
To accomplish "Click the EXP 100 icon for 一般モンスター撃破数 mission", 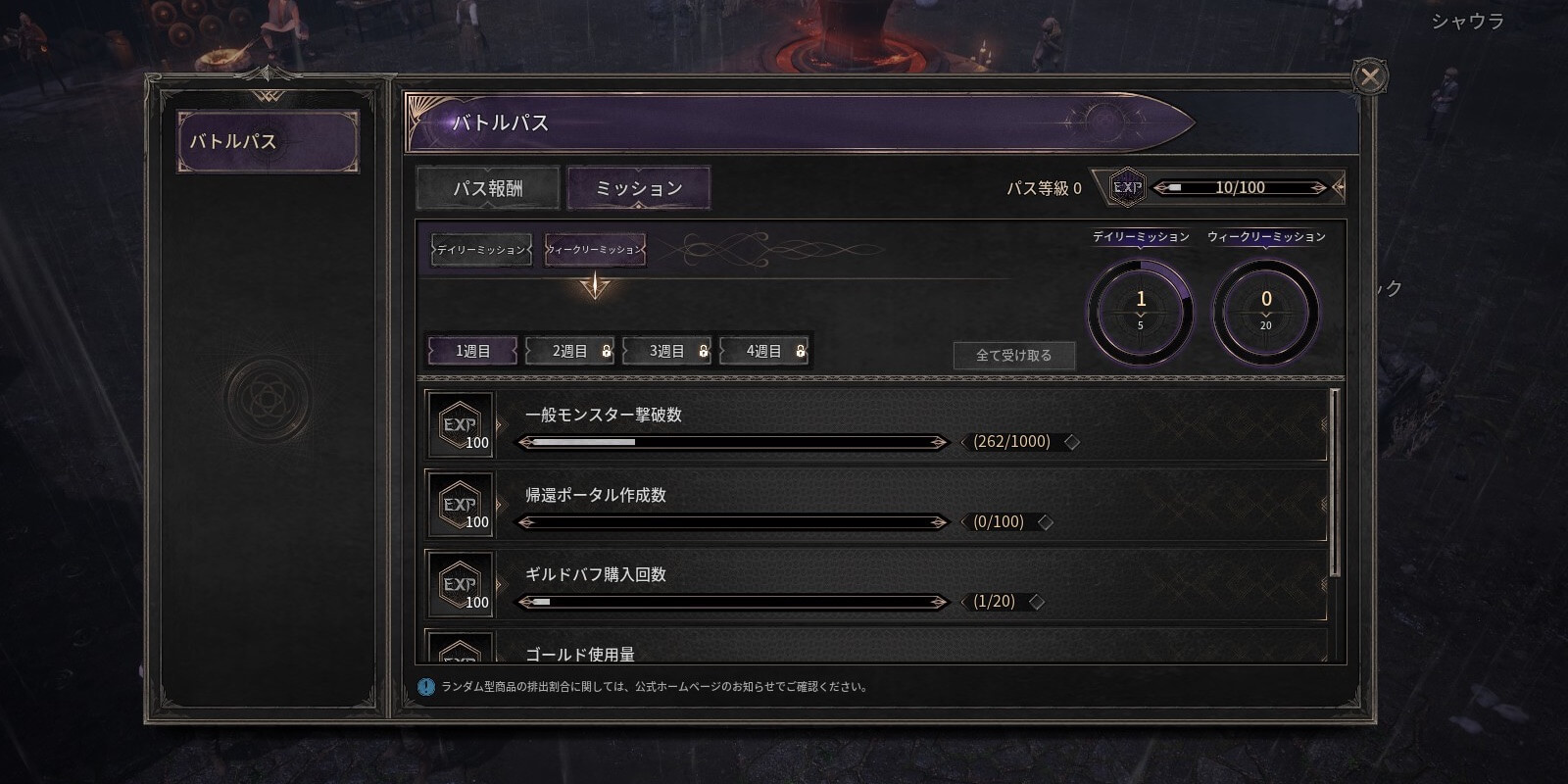I will [x=461, y=426].
